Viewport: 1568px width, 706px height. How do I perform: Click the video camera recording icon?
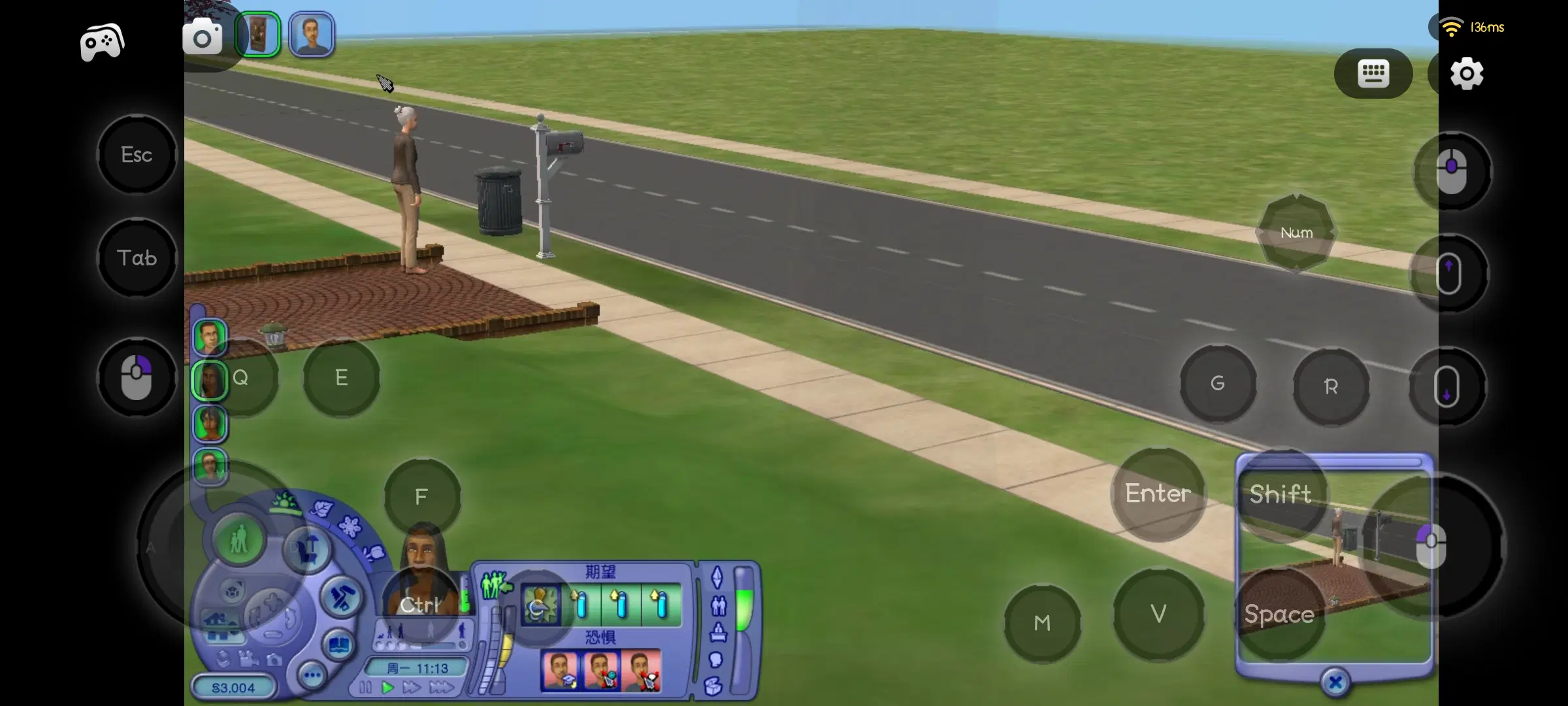coord(249,660)
